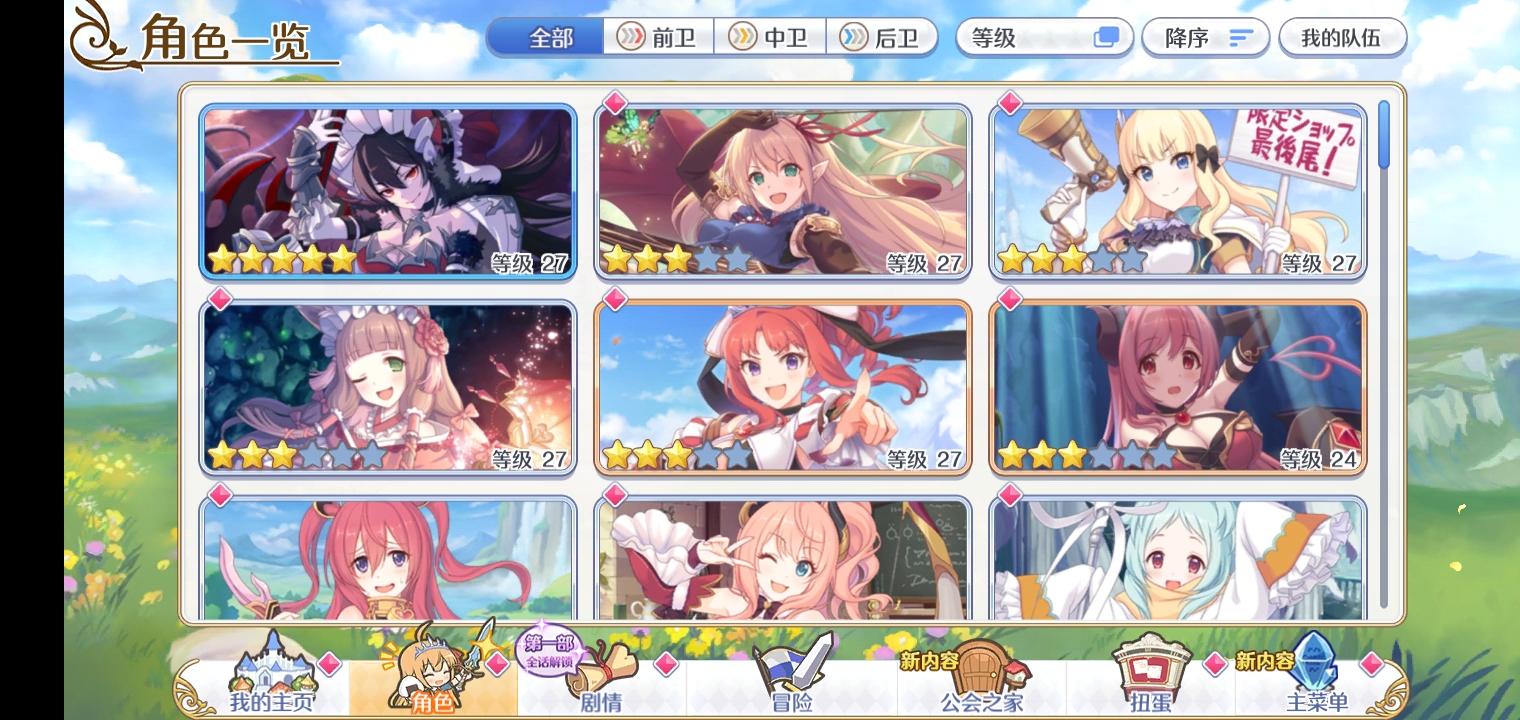Select the 后卫 rear guard filter tab

pyautogui.click(x=884, y=37)
